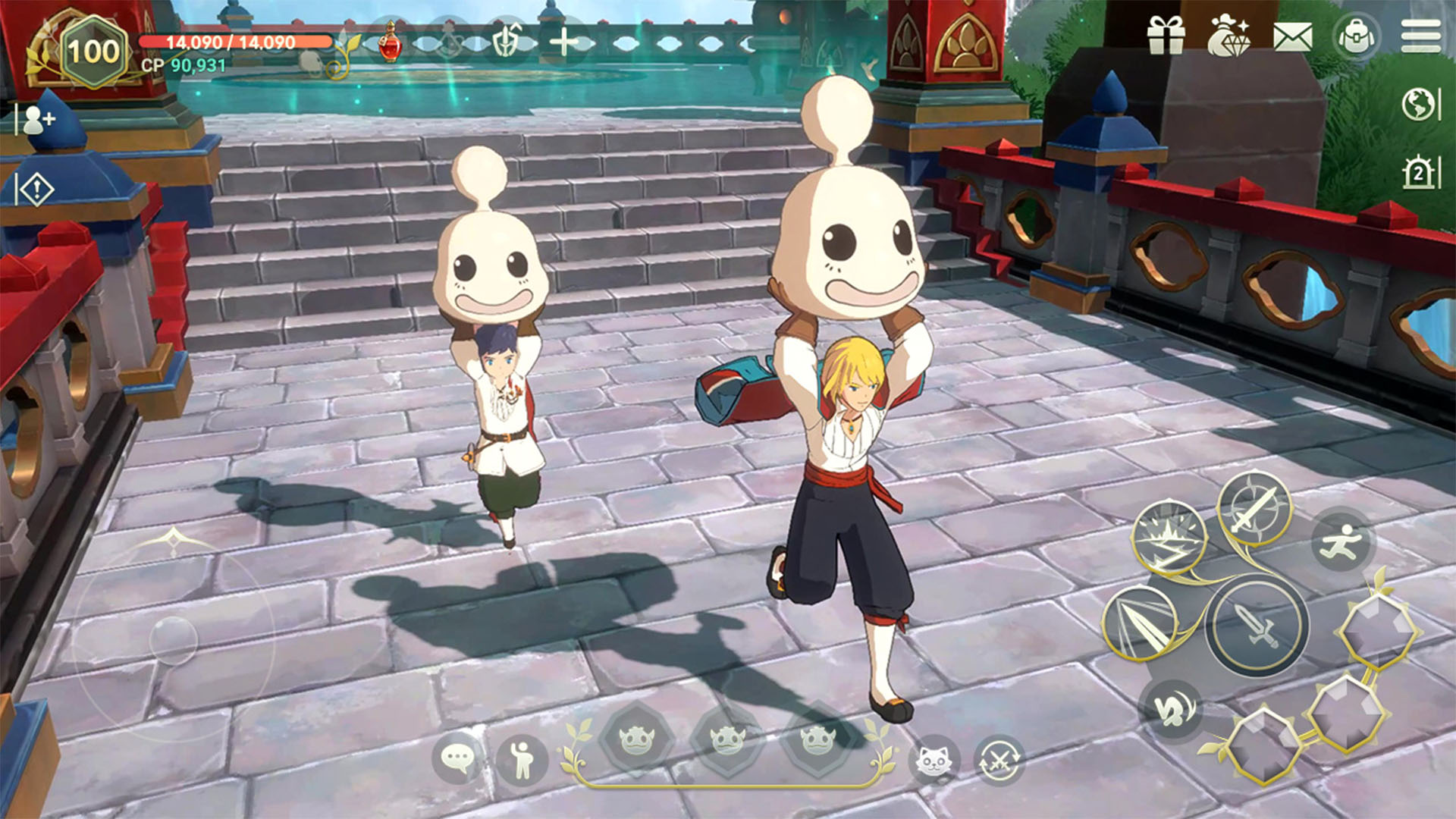Trigger the swirl dodge button
1456x819 pixels.
click(x=1170, y=709)
